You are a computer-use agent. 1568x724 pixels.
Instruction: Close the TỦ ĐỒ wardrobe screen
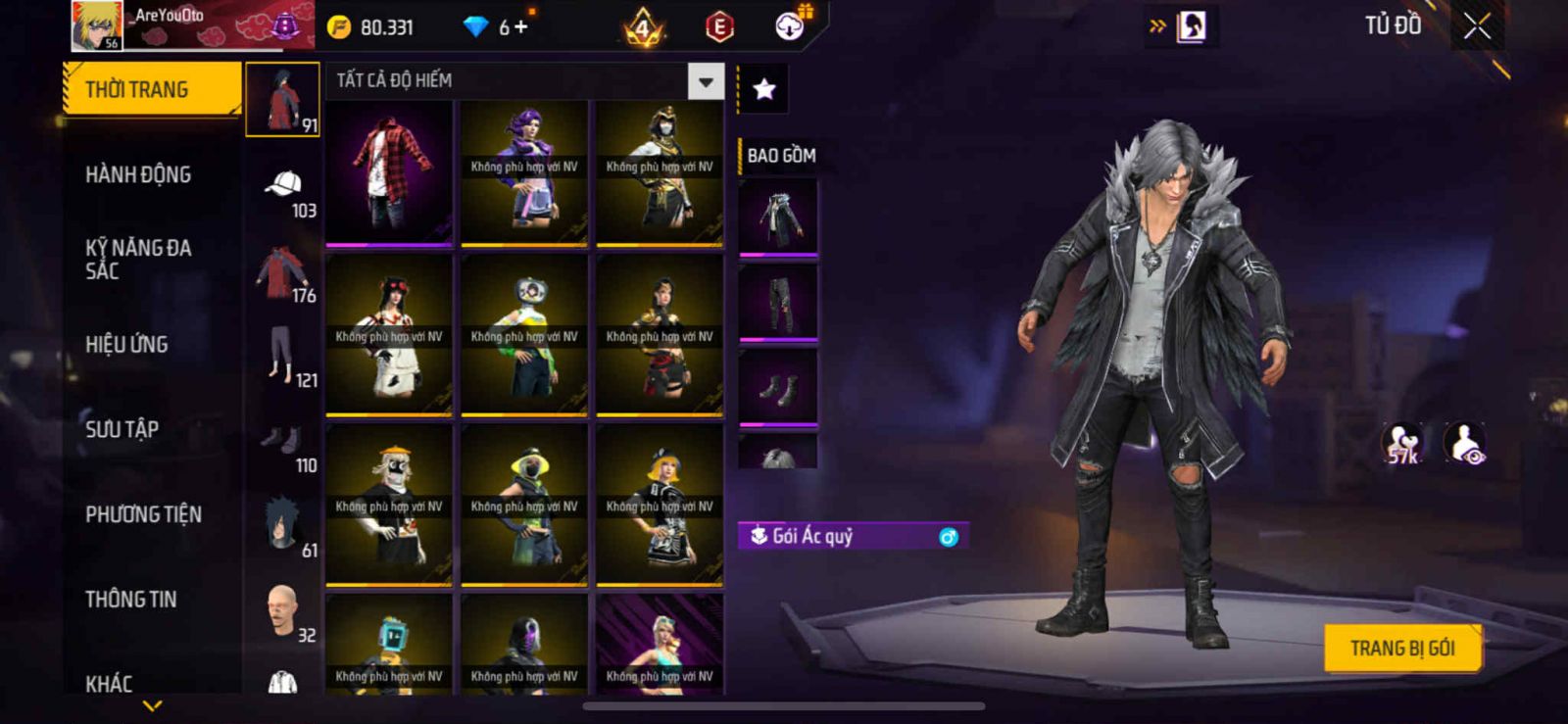click(1477, 26)
